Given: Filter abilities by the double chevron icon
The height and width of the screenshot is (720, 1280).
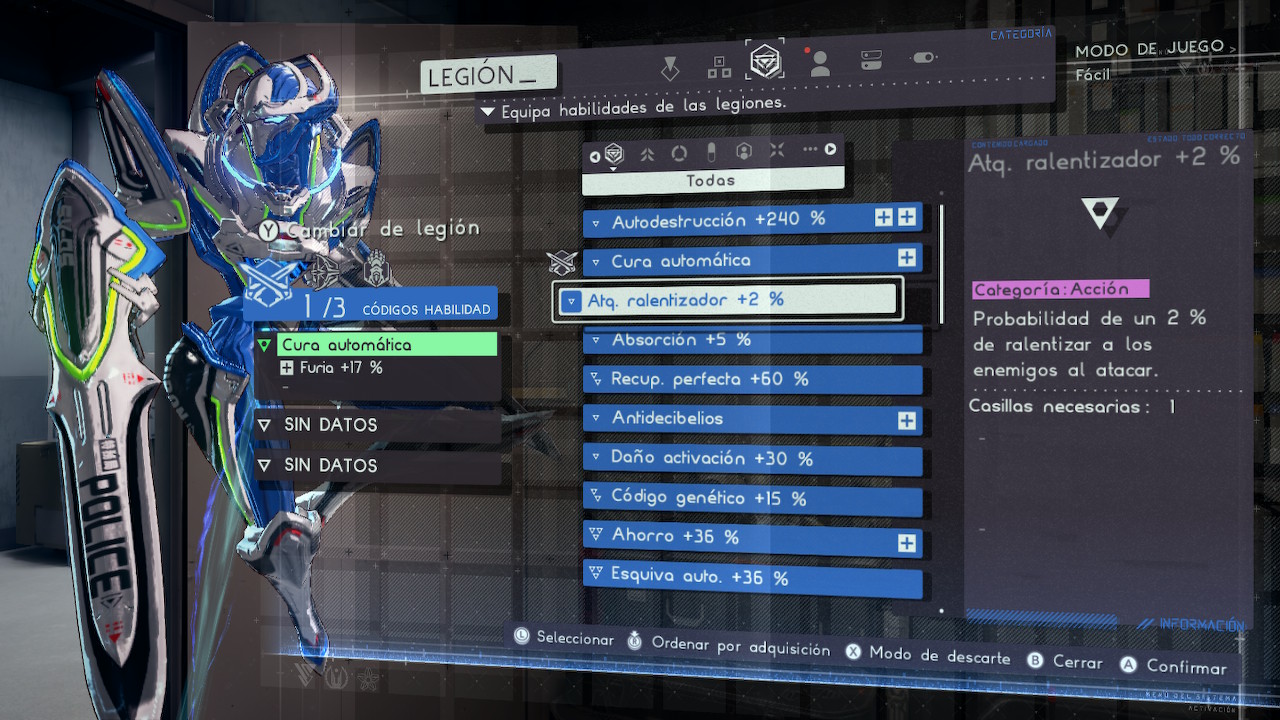Looking at the screenshot, I should click(647, 154).
